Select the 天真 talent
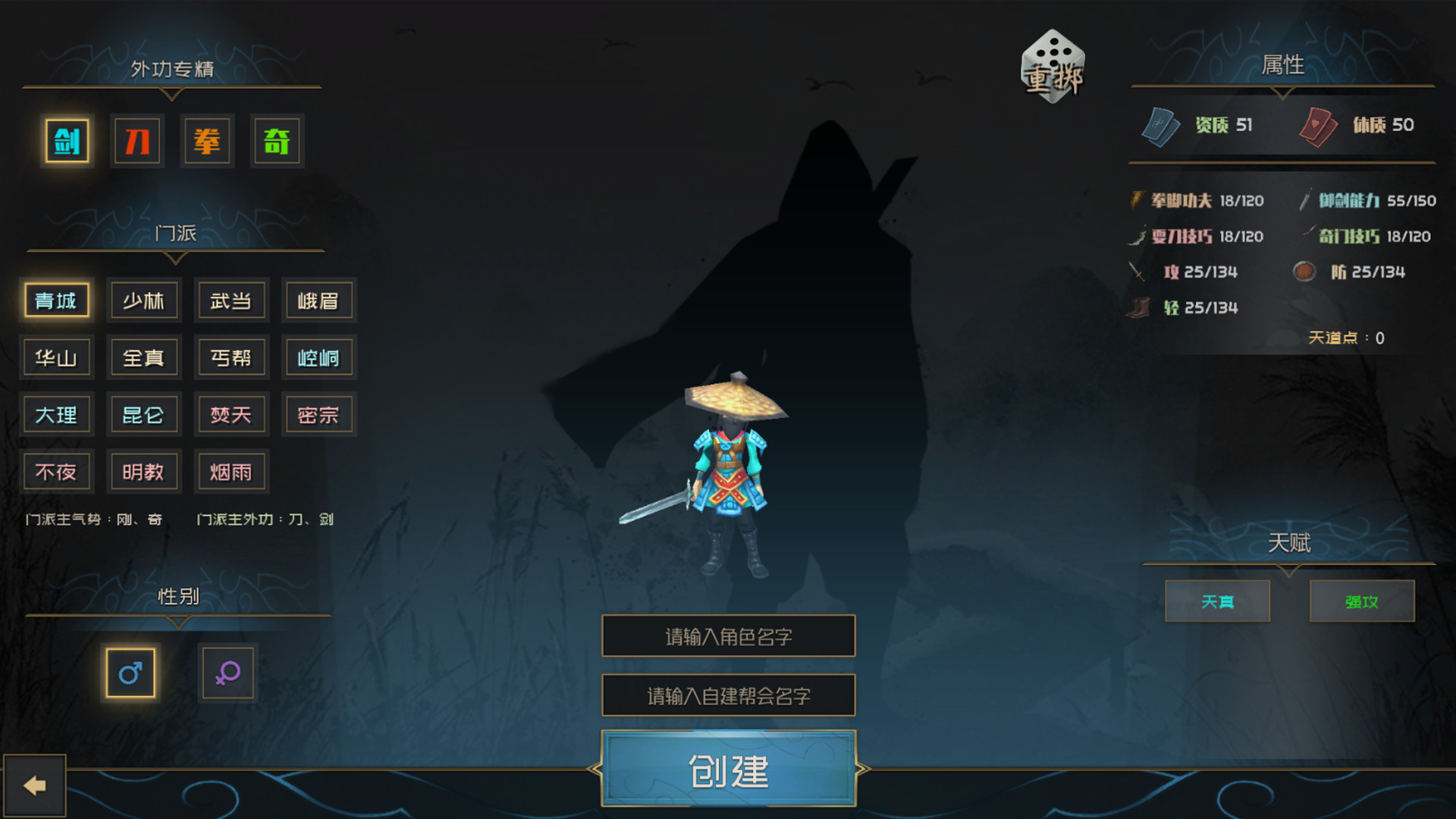Image resolution: width=1456 pixels, height=819 pixels. click(1217, 601)
